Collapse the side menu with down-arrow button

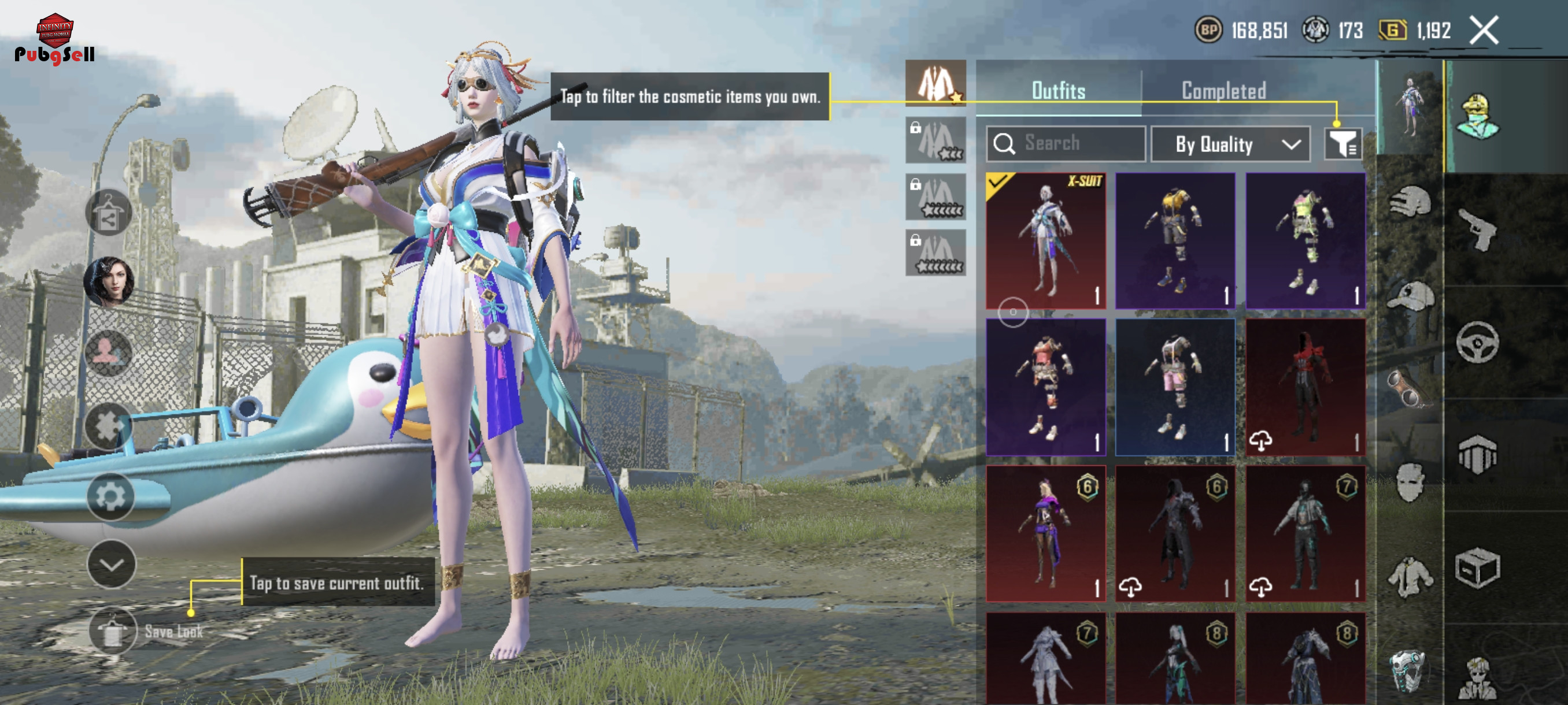[x=112, y=565]
